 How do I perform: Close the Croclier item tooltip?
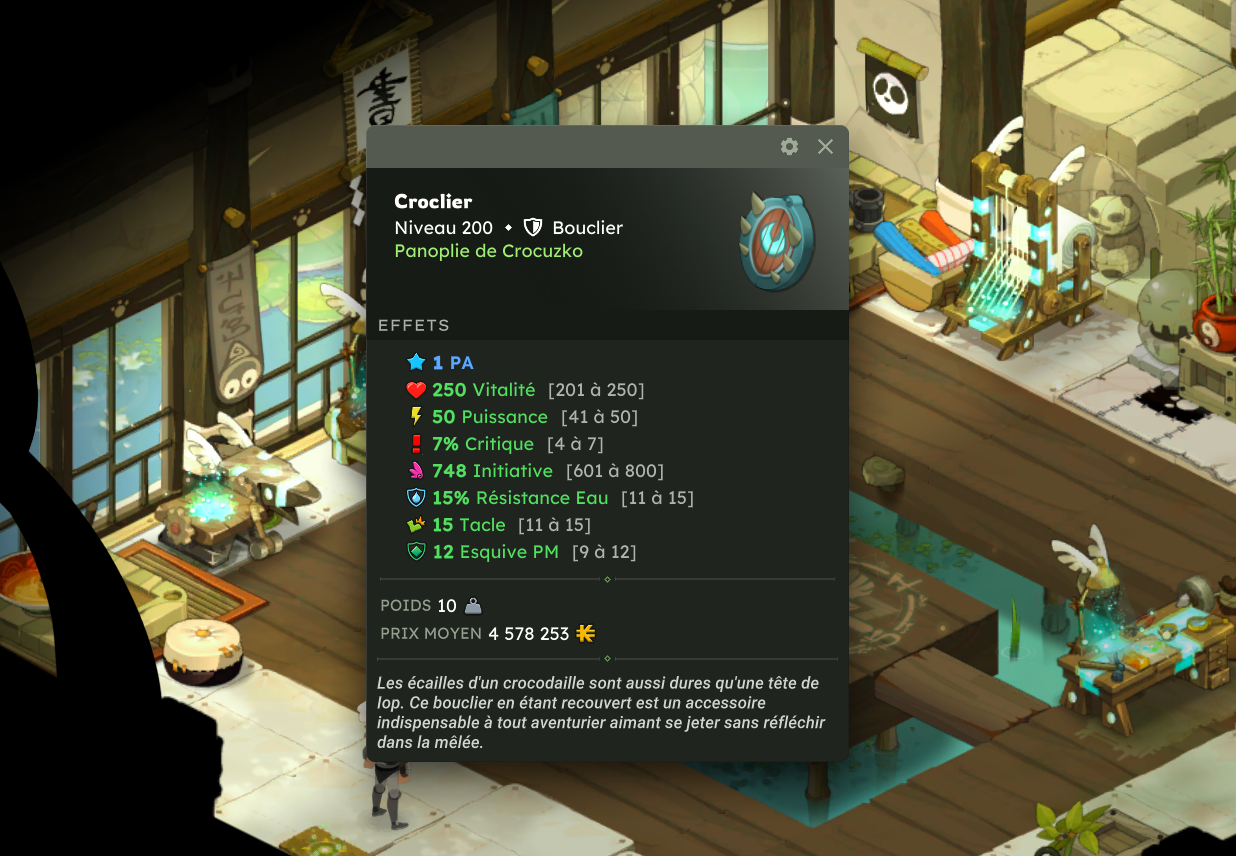point(825,147)
